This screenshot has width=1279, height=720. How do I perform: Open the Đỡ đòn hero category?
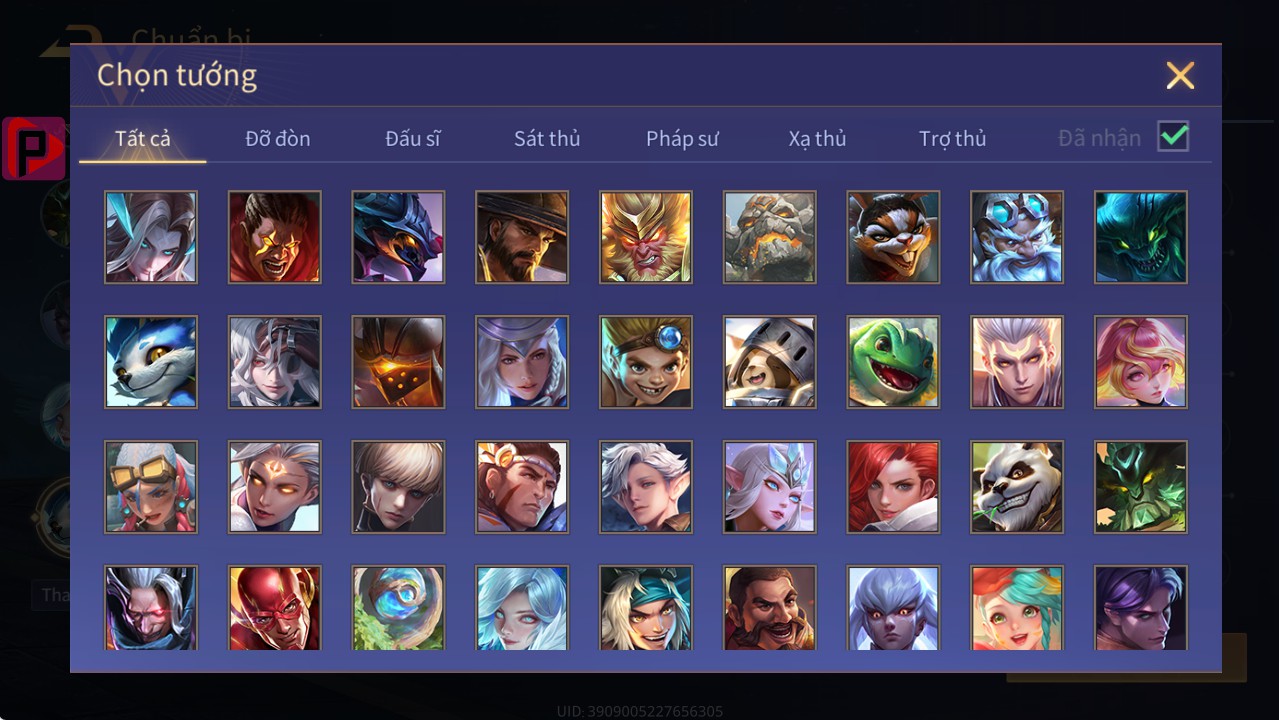click(278, 139)
